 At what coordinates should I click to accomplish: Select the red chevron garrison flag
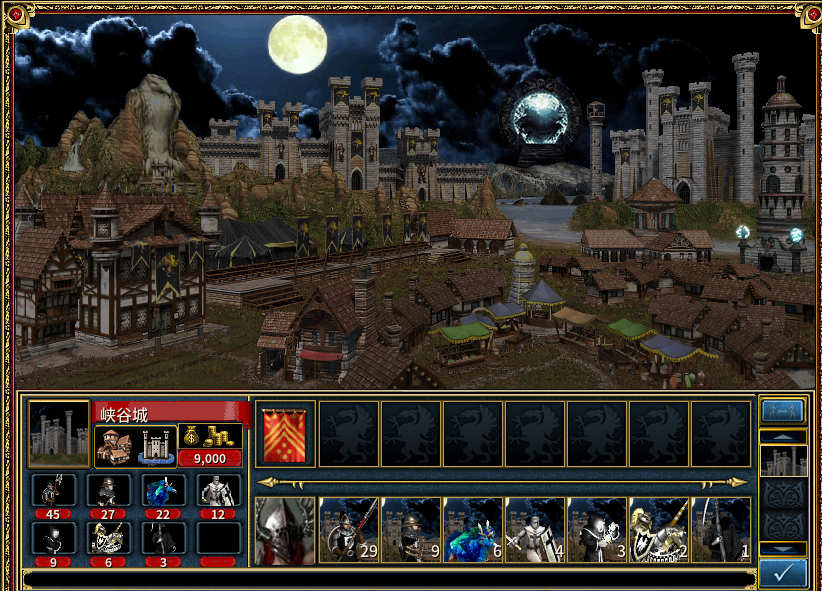click(x=285, y=434)
